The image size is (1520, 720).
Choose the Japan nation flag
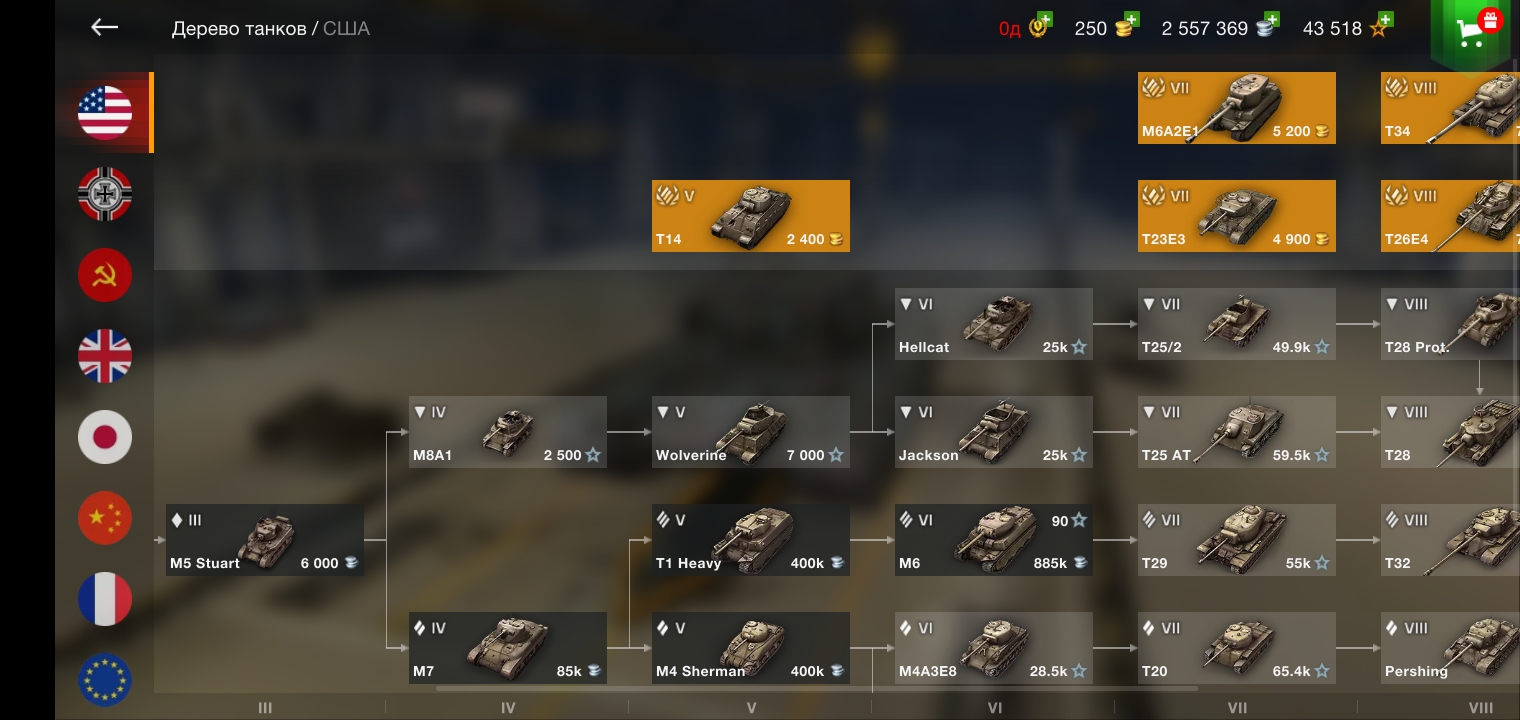click(x=105, y=437)
